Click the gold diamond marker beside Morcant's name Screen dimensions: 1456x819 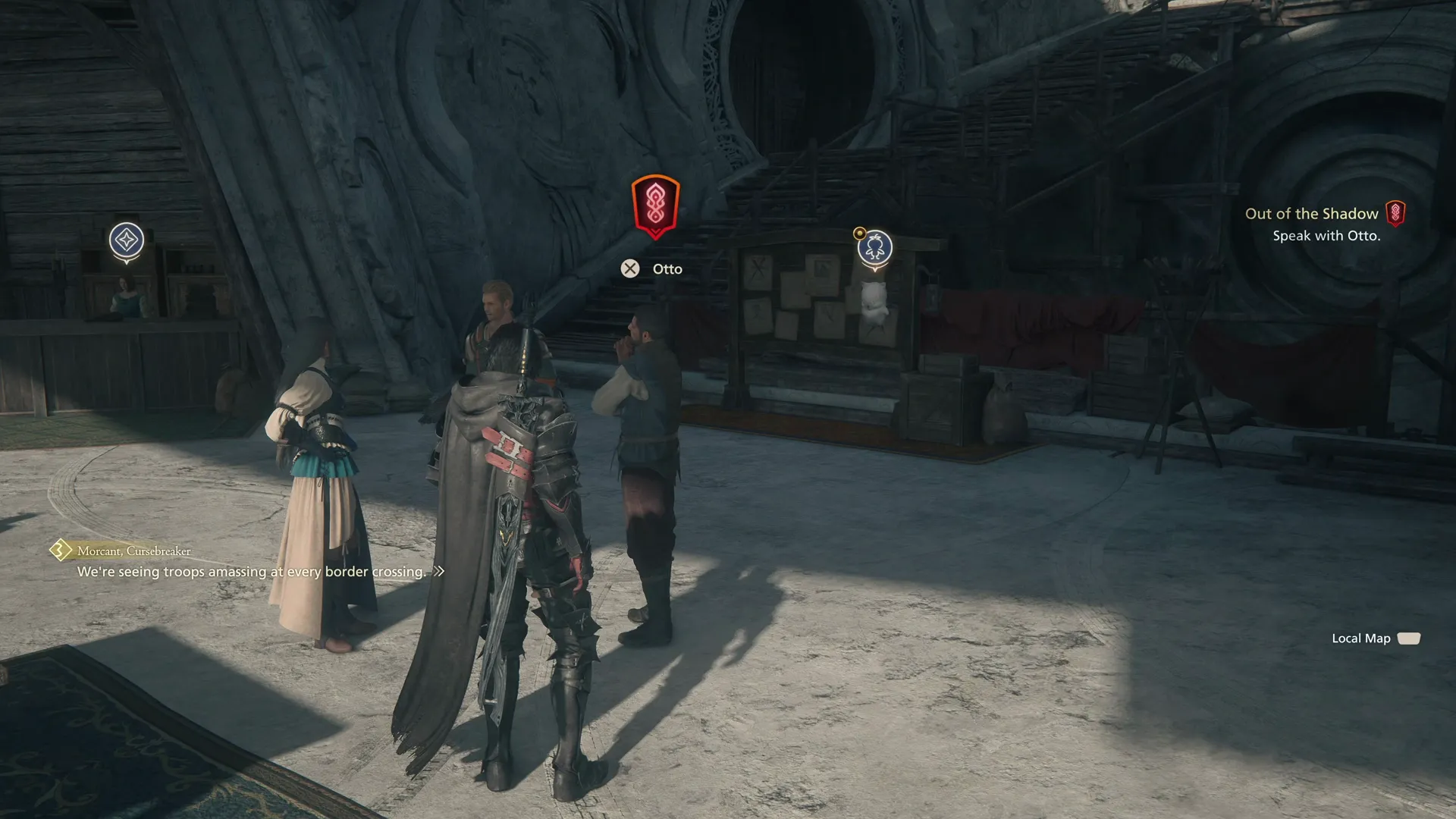pos(60,551)
